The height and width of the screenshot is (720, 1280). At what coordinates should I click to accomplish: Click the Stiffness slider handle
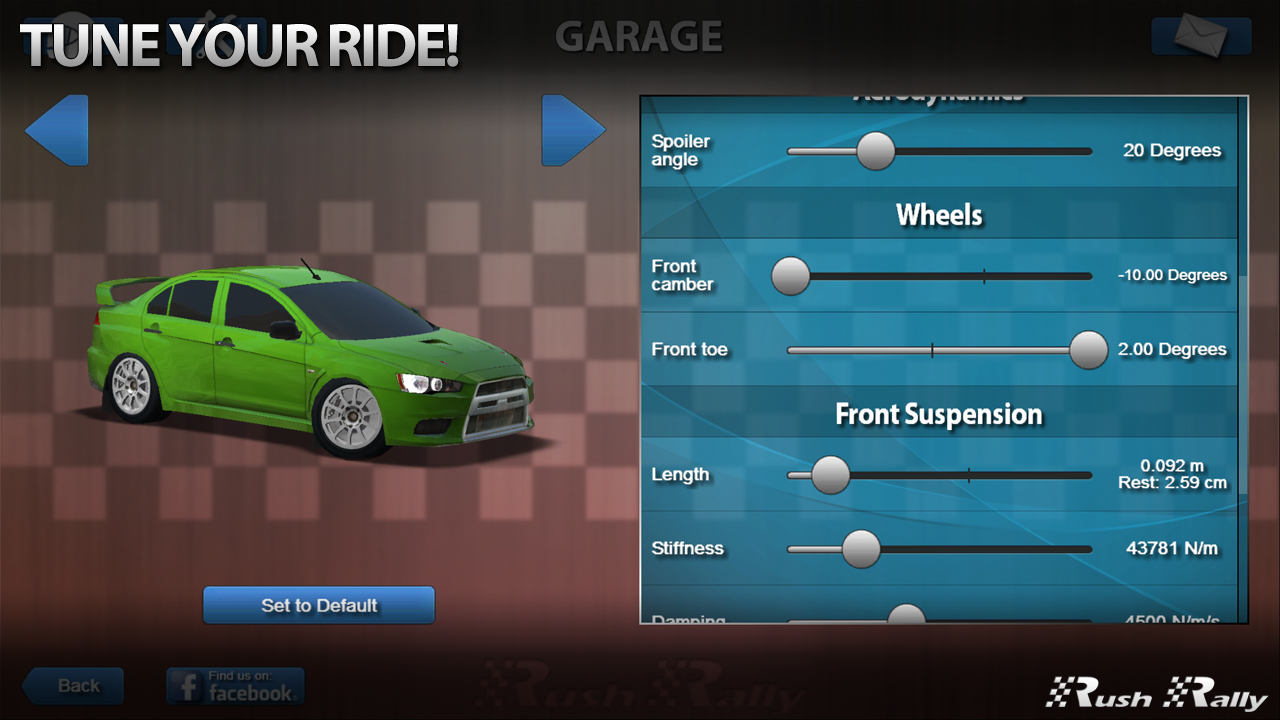click(860, 549)
